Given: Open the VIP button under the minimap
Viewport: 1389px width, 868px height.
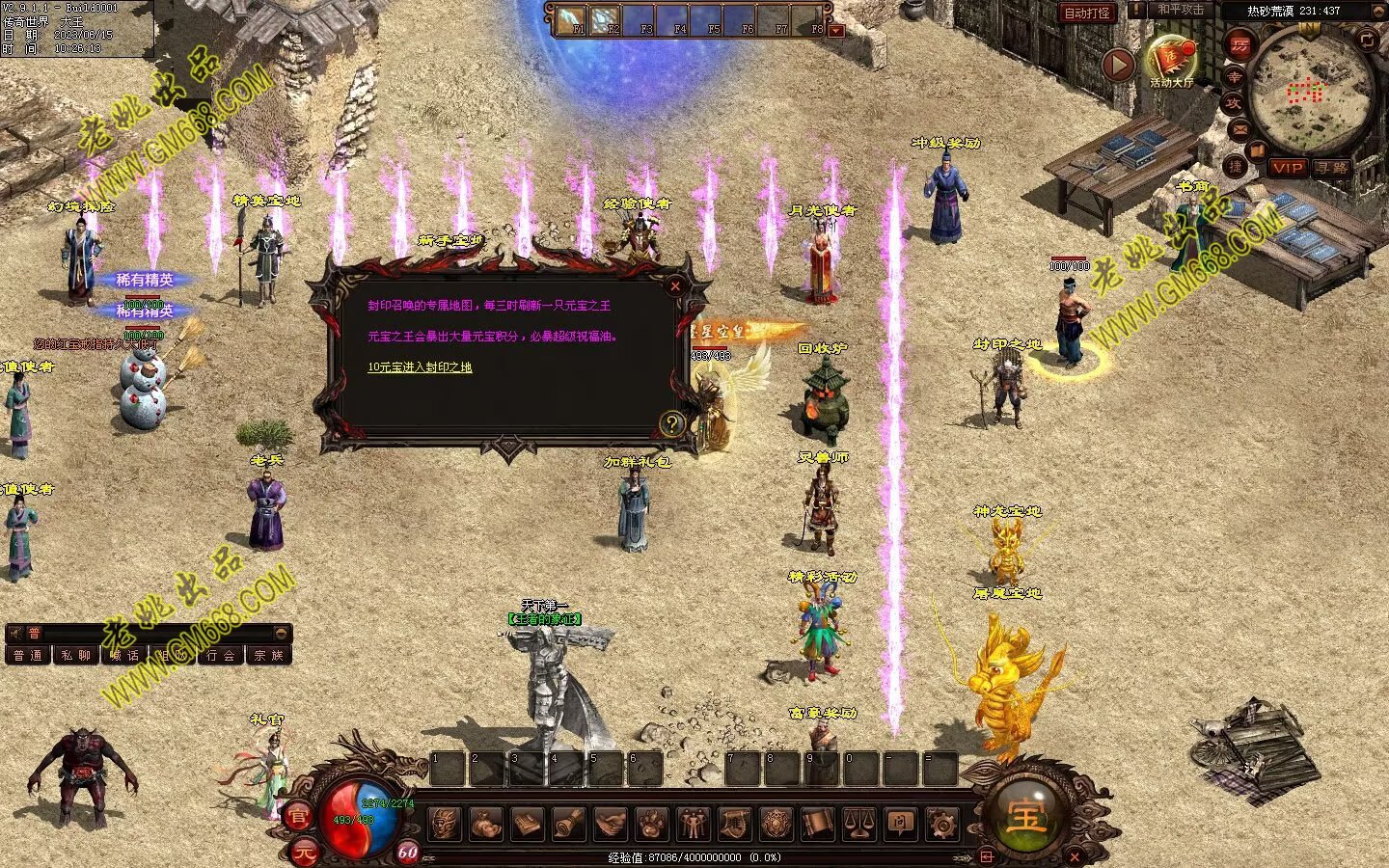Looking at the screenshot, I should (1287, 168).
